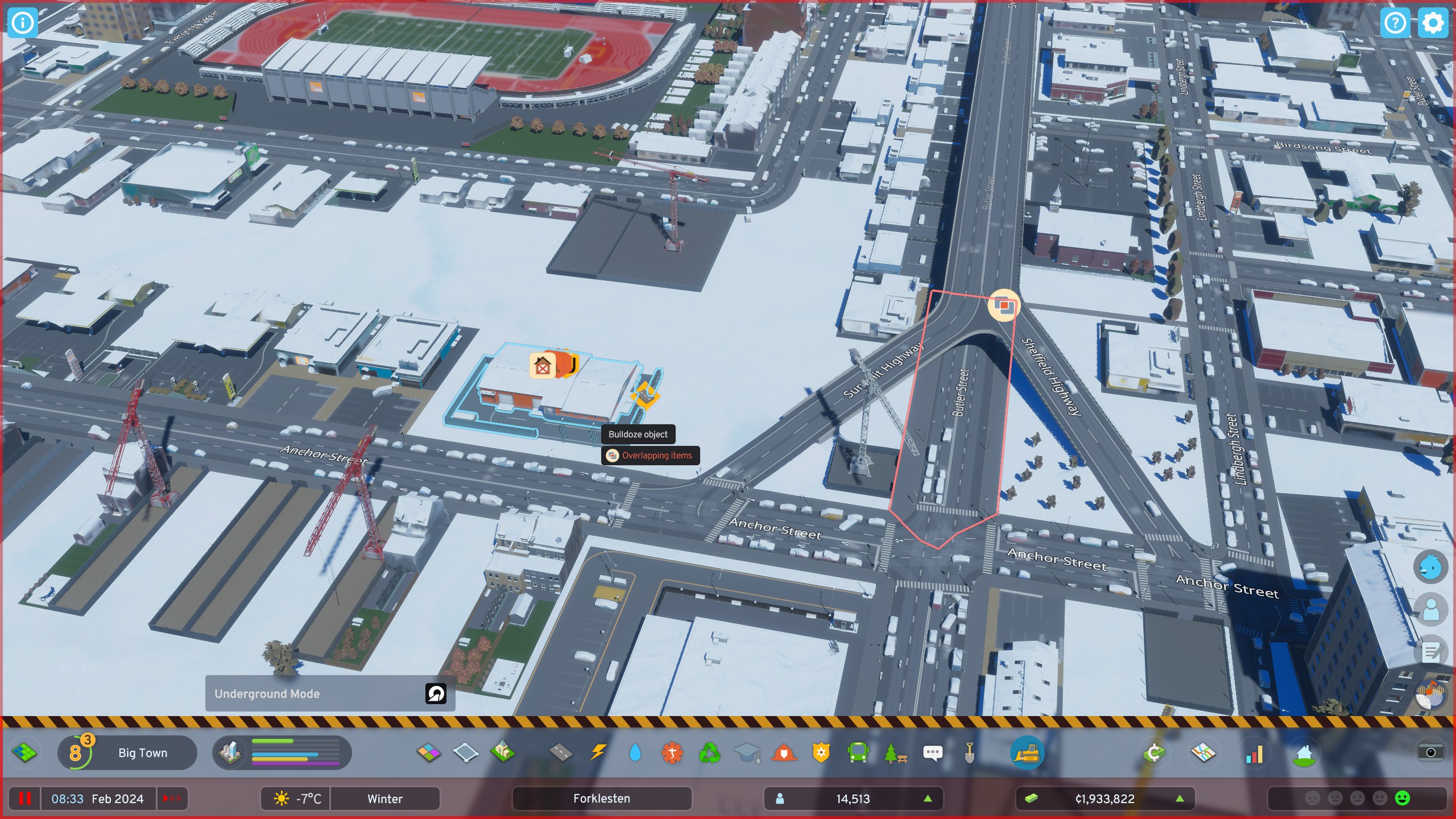The width and height of the screenshot is (1456, 819).
Task: Toggle Underground Mode off
Action: pyautogui.click(x=435, y=694)
